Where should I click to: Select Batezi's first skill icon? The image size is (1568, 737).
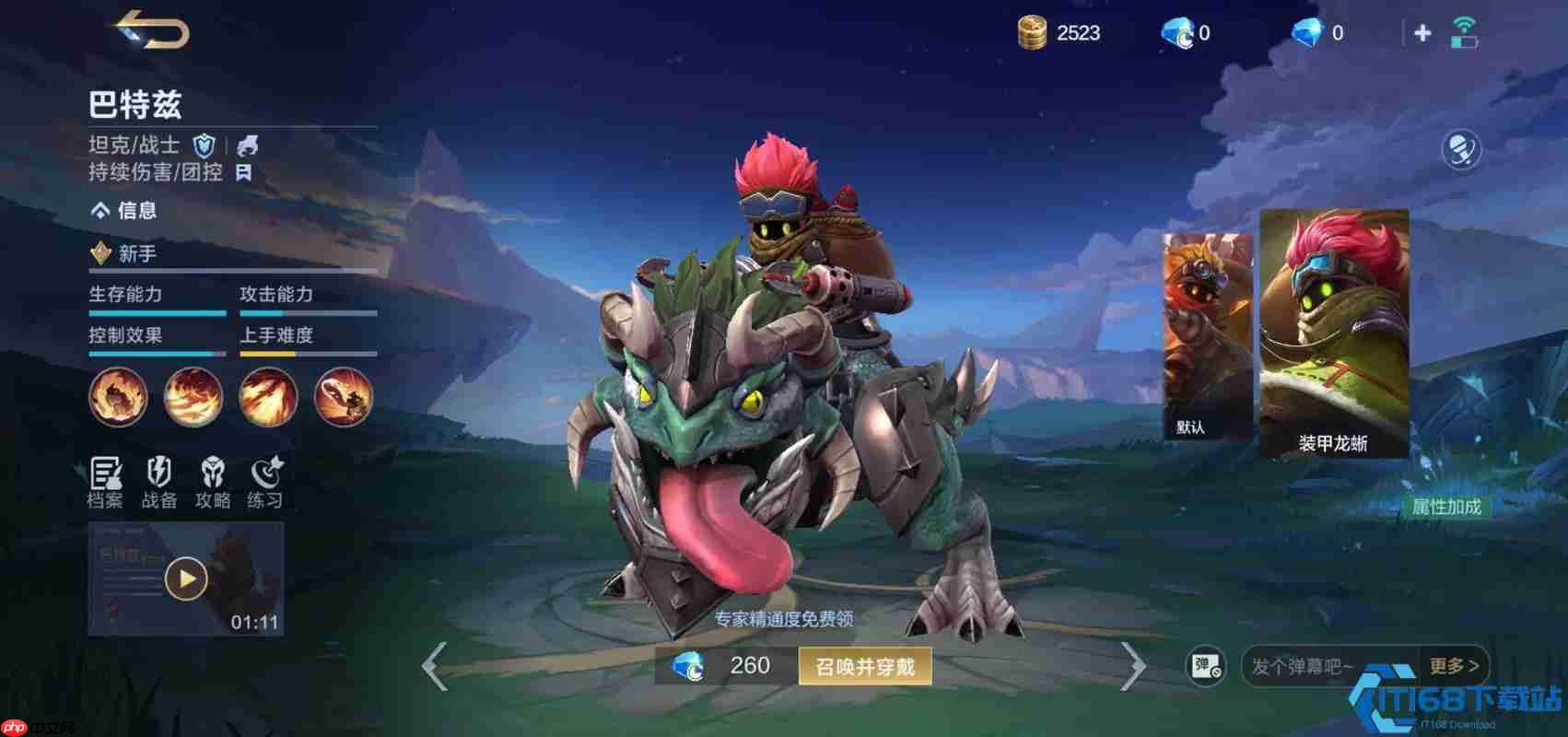point(118,396)
